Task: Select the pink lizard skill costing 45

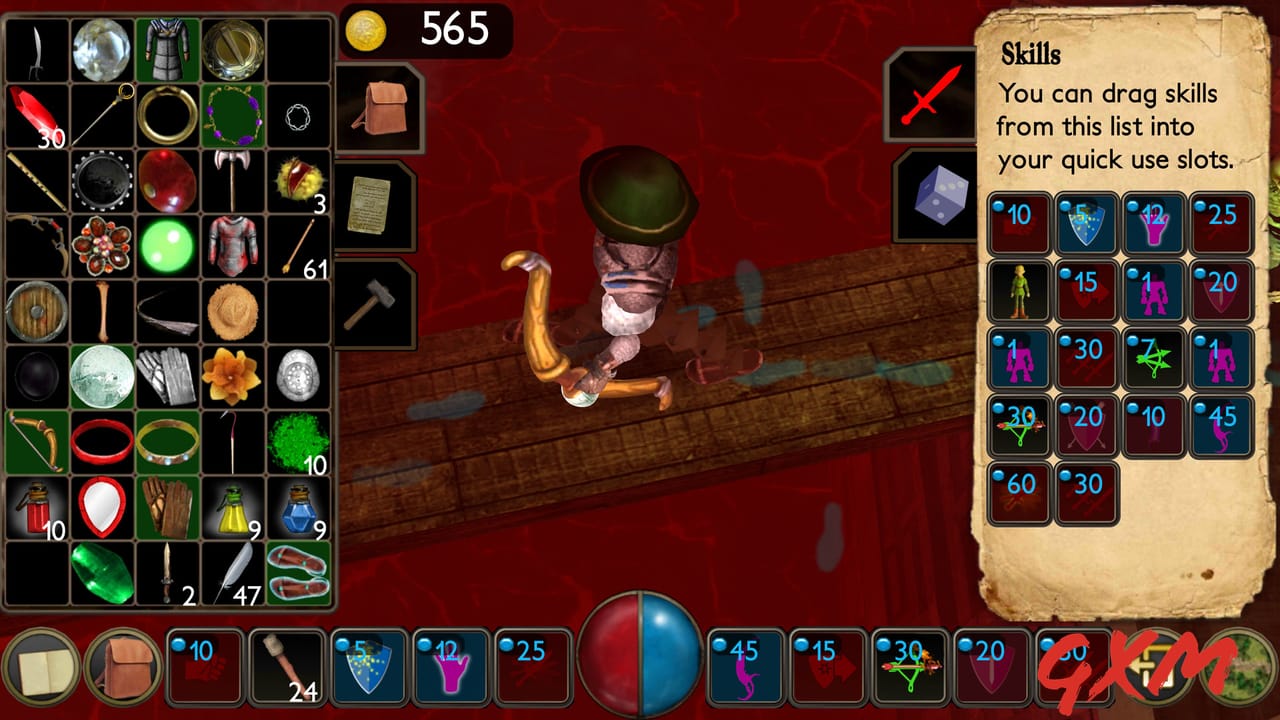Action: point(1221,424)
